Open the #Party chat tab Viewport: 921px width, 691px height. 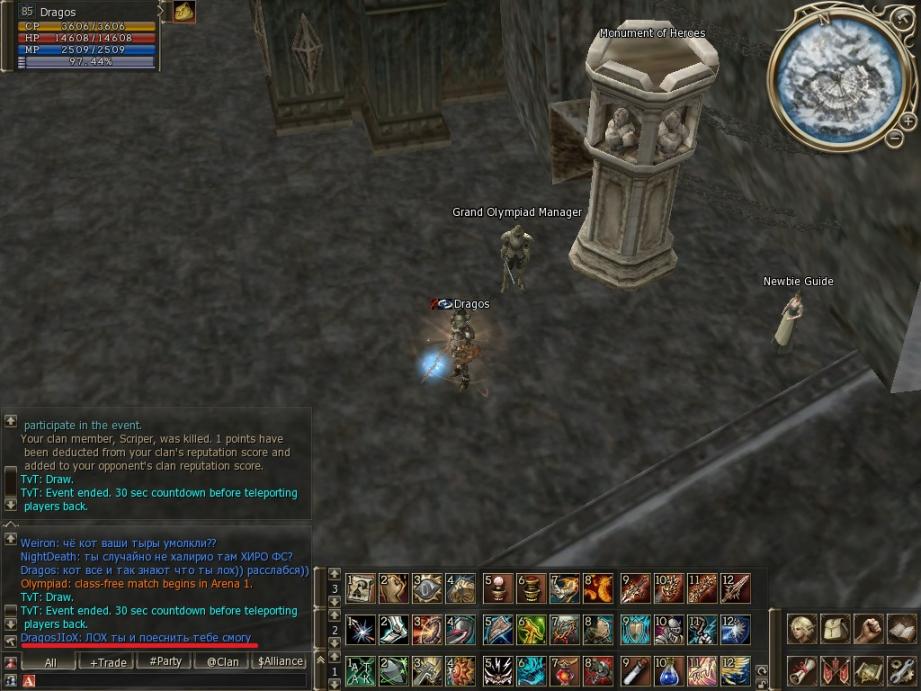(165, 662)
